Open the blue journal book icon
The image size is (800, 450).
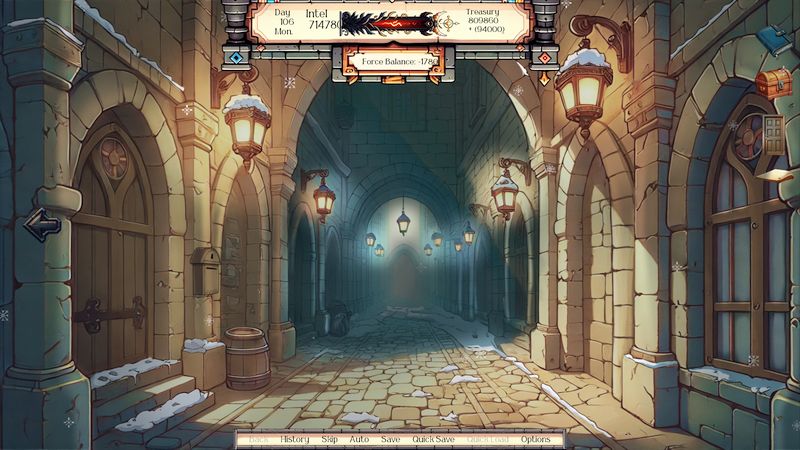(x=772, y=40)
